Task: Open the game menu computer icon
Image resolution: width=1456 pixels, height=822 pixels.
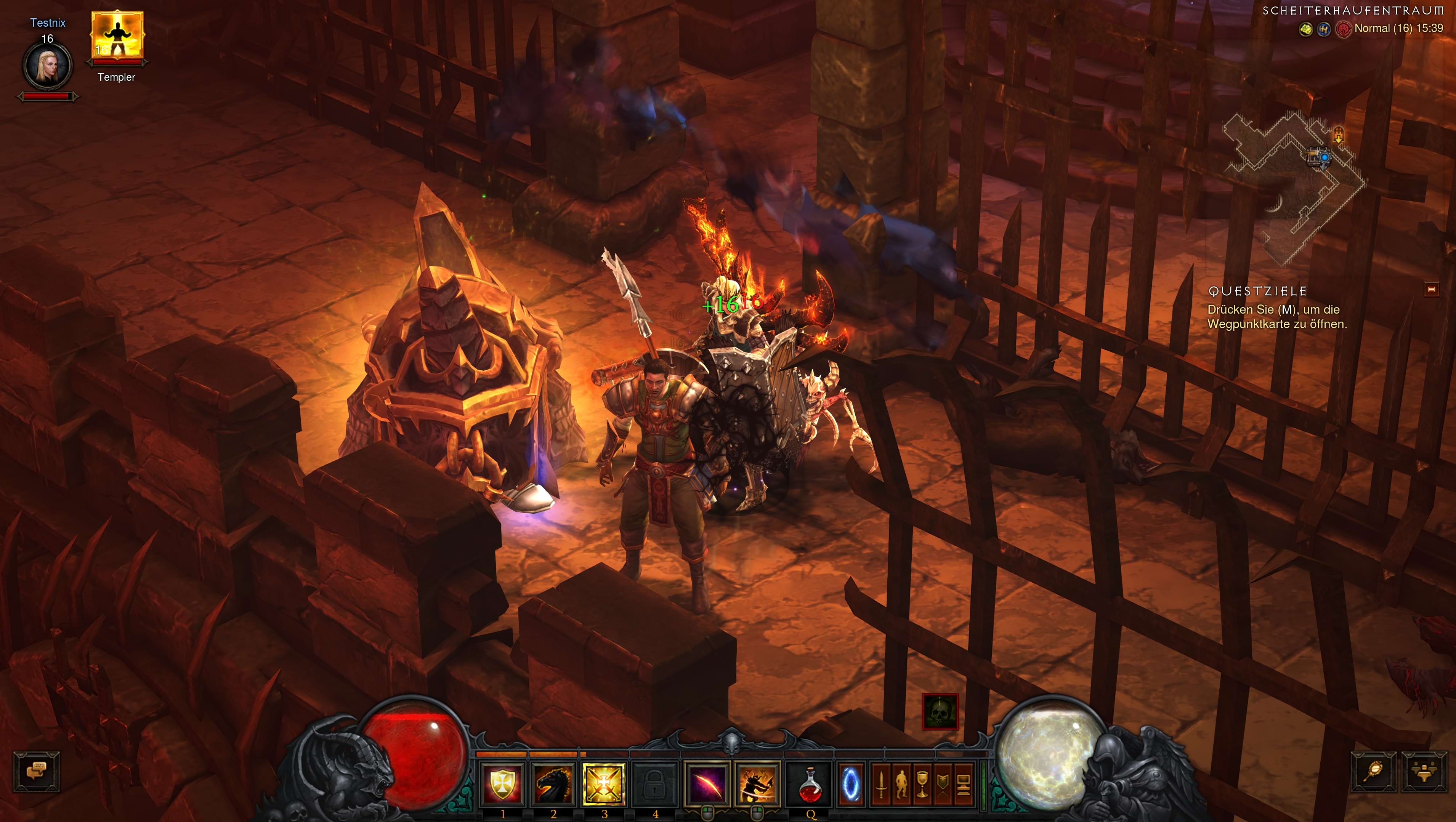Action: [964, 784]
